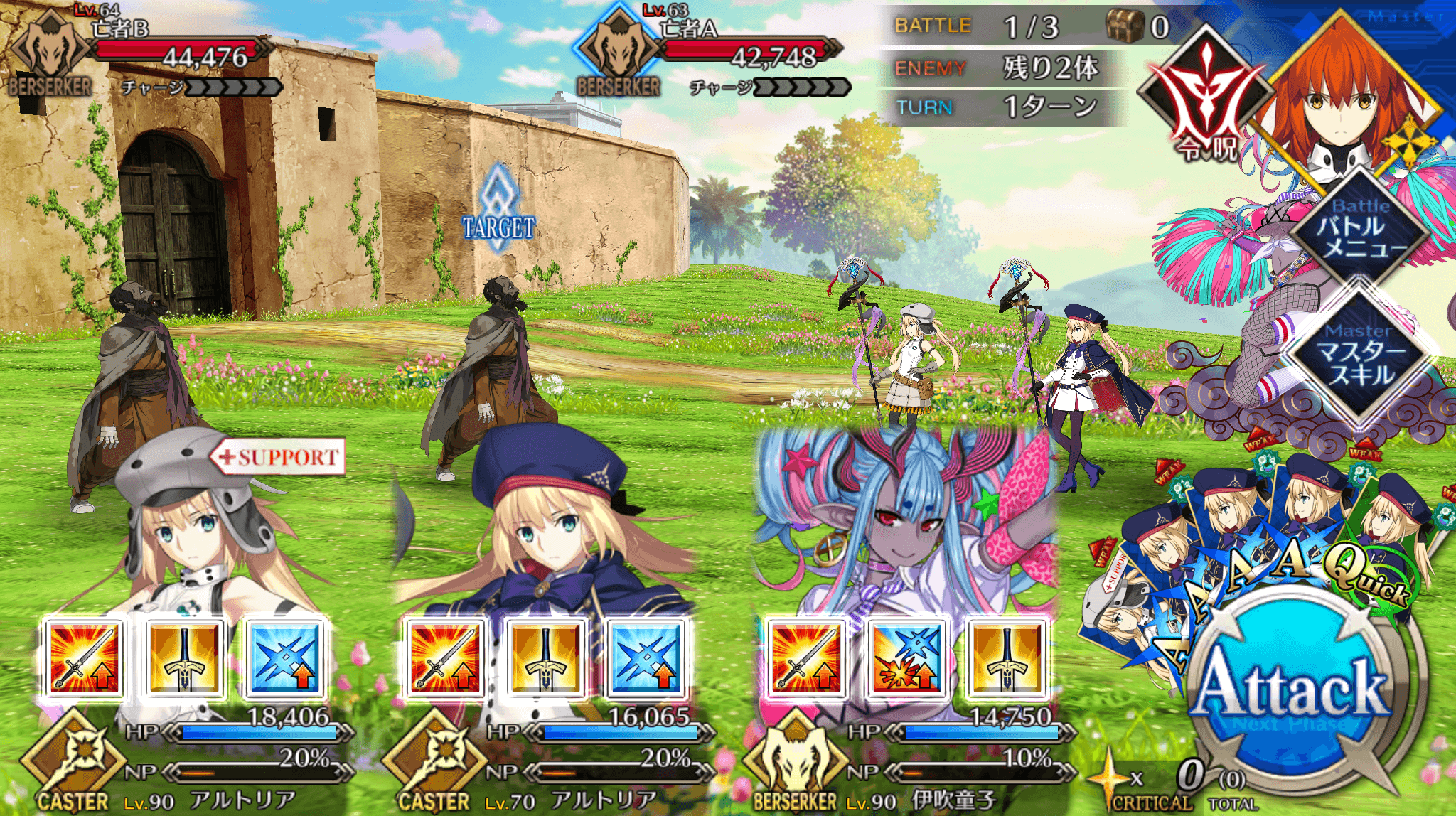This screenshot has width=1456, height=816.
Task: Use support Artoria's golden sword skill
Action: 185,657
